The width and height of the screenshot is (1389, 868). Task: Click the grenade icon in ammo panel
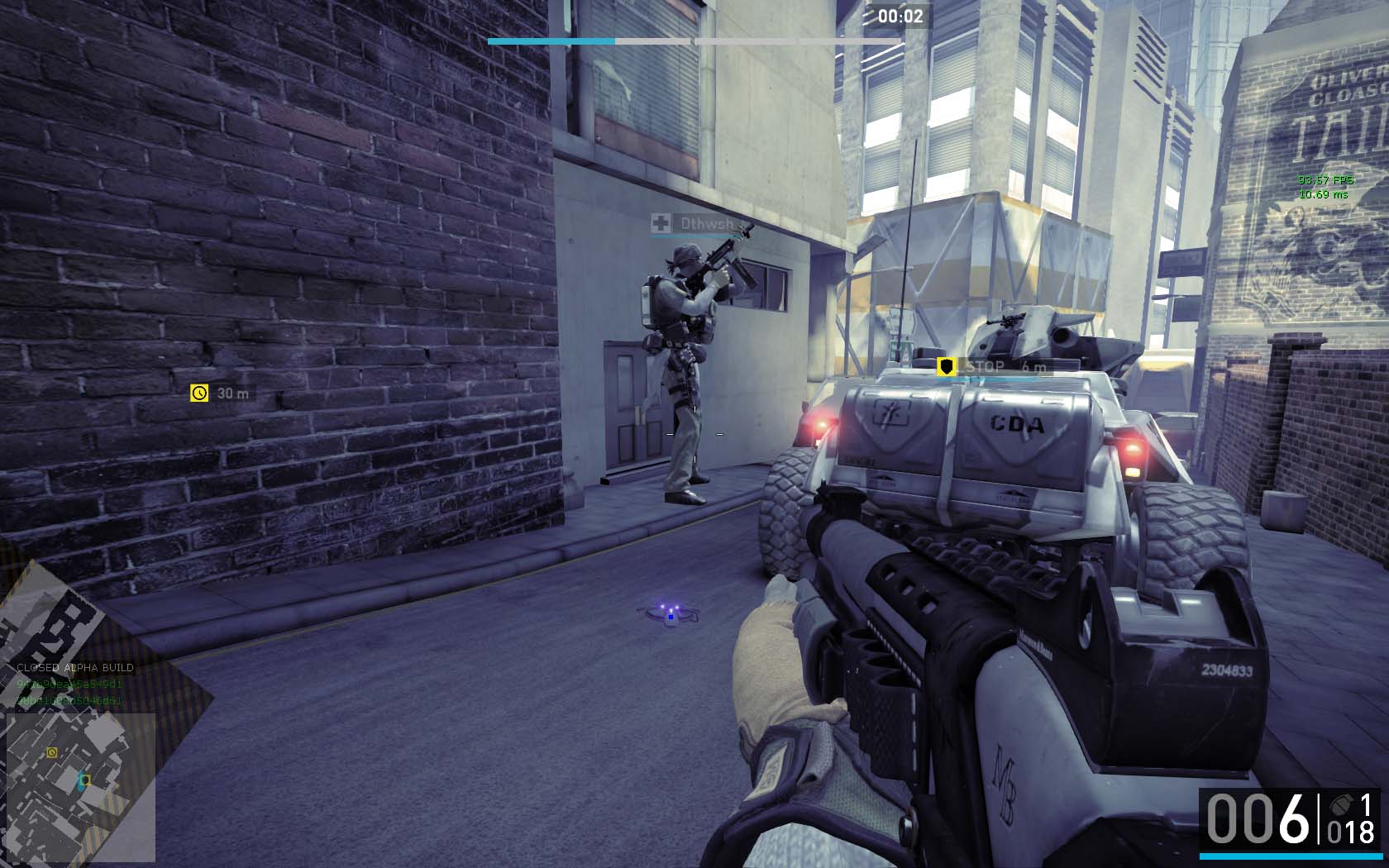point(1339,804)
